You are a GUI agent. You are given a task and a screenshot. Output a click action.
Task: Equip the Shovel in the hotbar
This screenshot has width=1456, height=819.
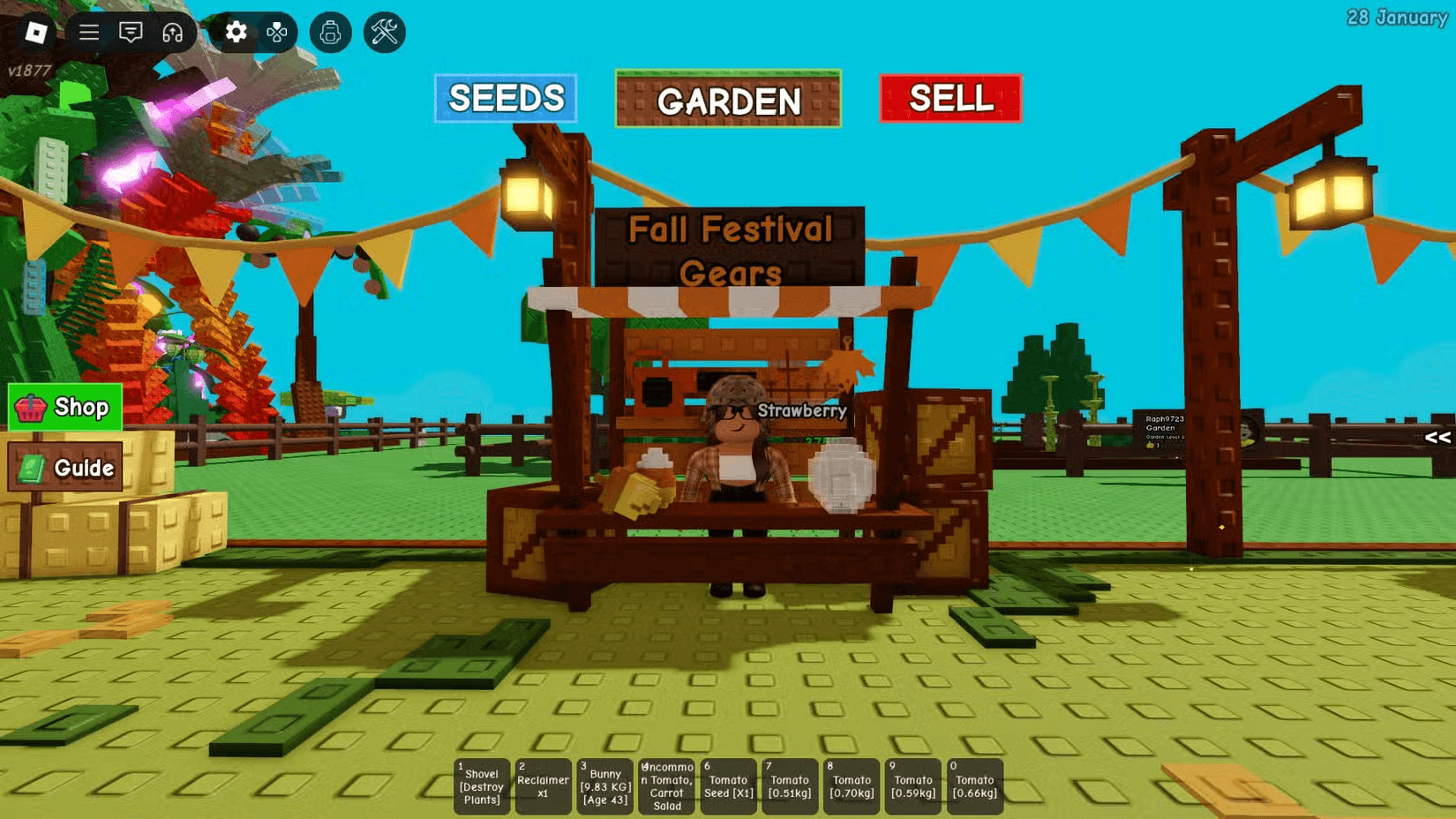[482, 786]
